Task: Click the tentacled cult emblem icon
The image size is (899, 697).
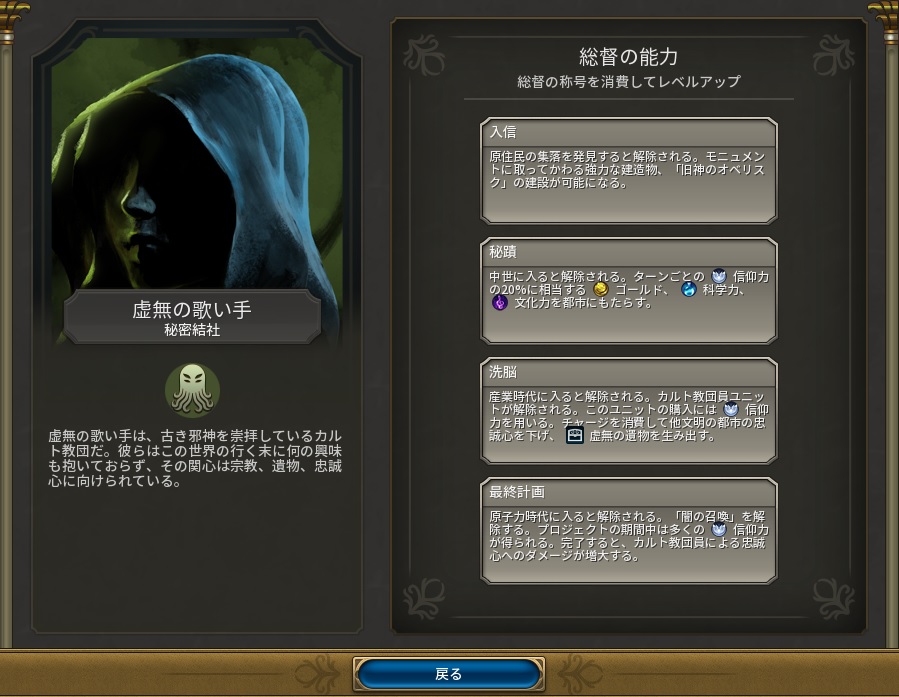Action: coord(193,390)
